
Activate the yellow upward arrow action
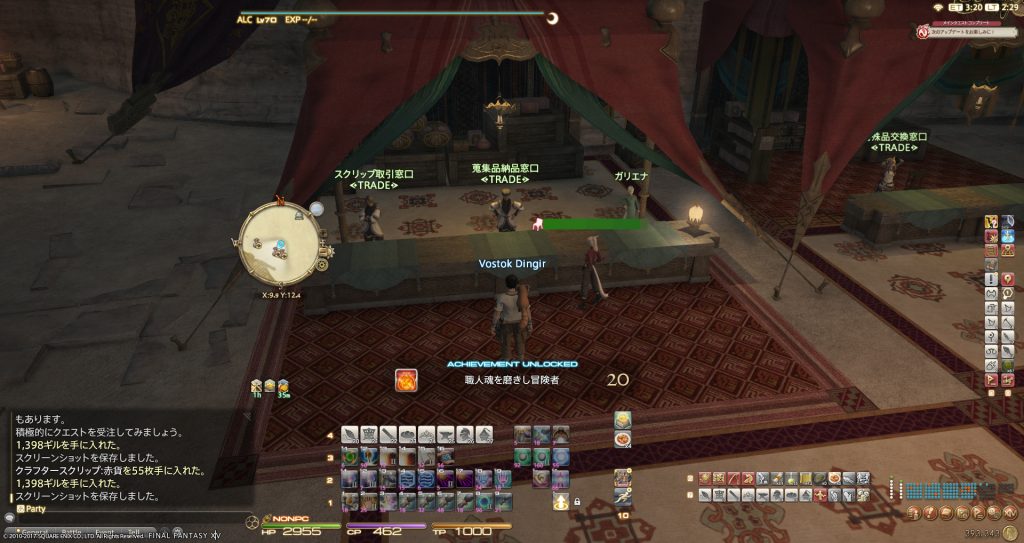click(560, 501)
